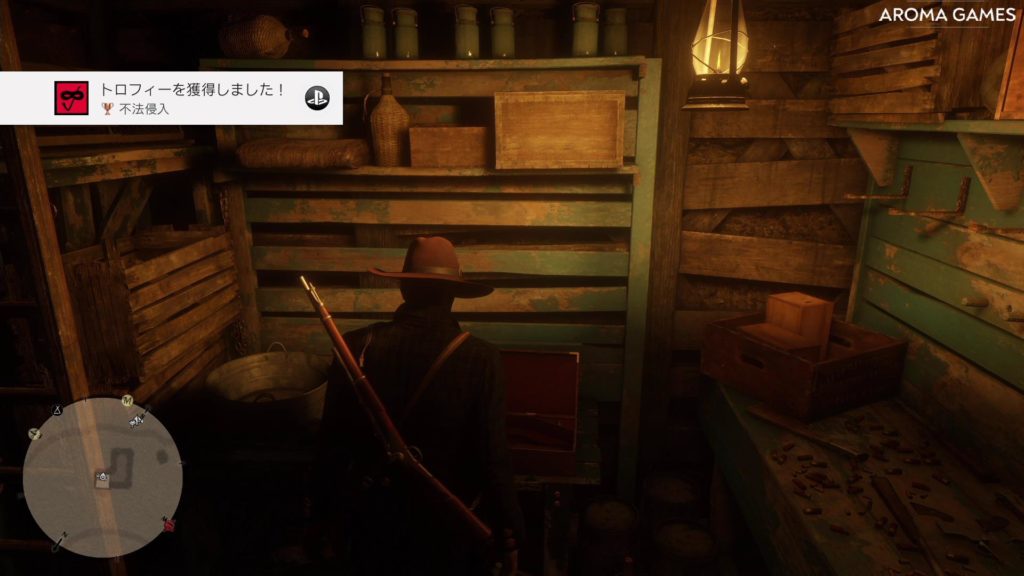The image size is (1024, 576).
Task: Select the yellow M mission marker
Action: [127, 401]
